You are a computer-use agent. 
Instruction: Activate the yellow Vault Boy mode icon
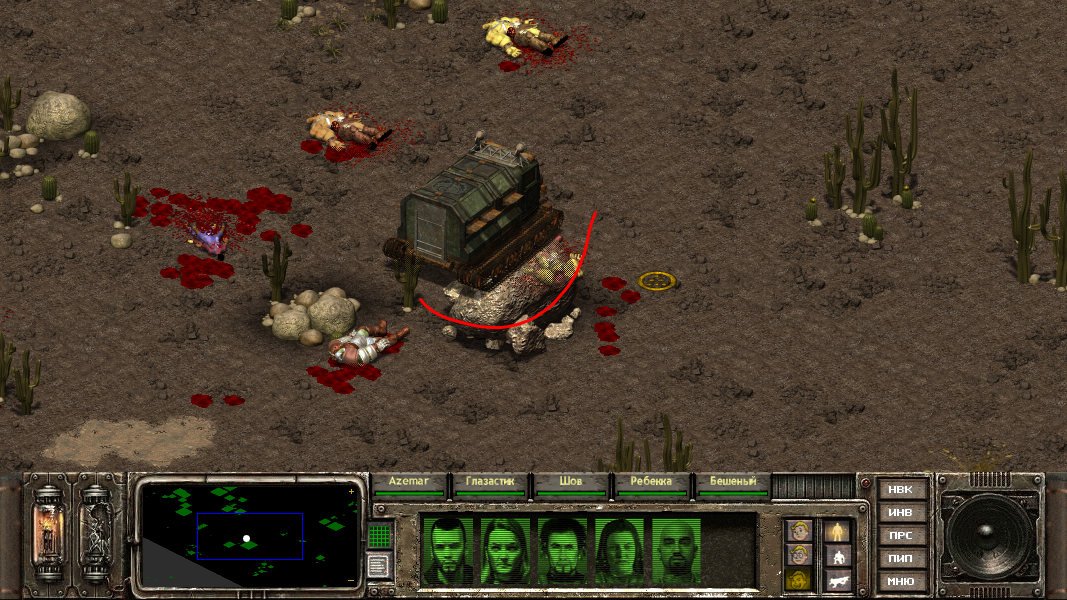798,580
